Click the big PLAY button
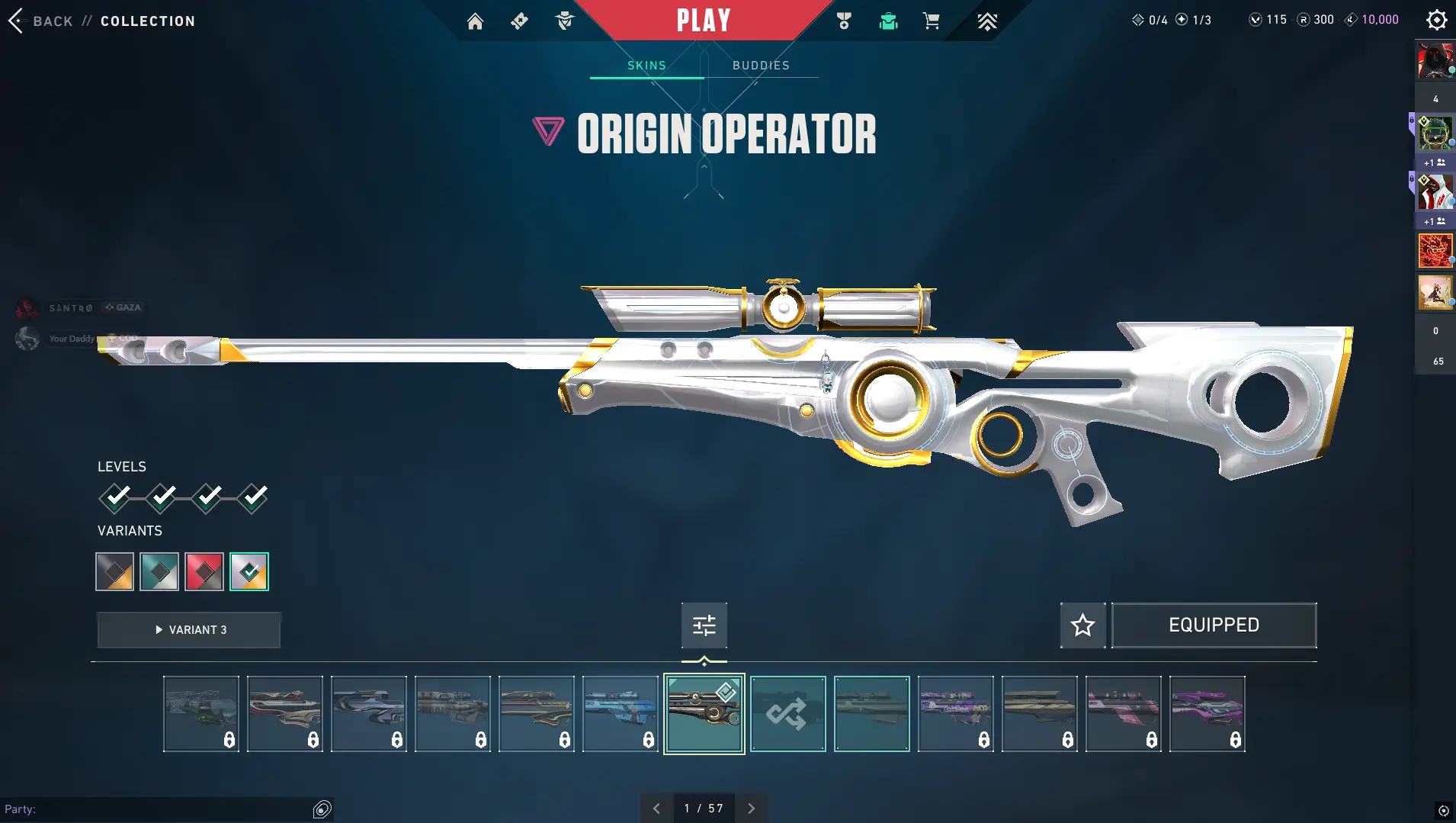The image size is (1456, 823). click(704, 21)
